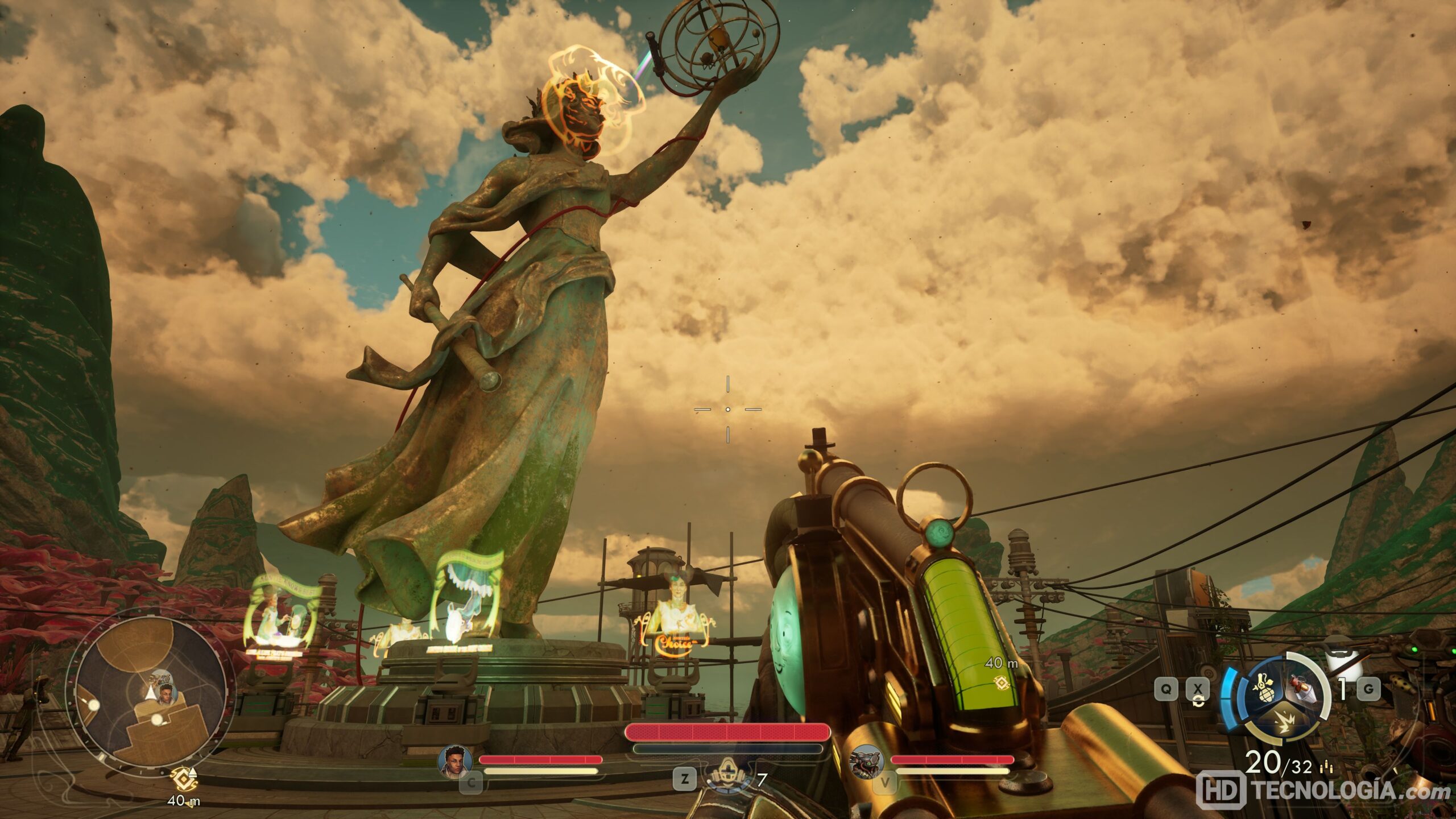This screenshot has height=819, width=1456.
Task: Click the floating objective waypoint marker
Action: pos(1002,682)
